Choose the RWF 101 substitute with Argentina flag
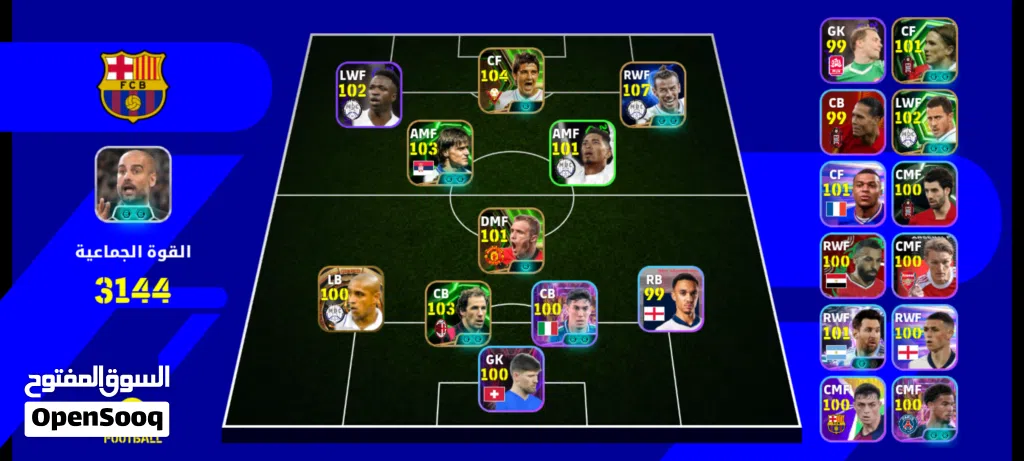 coord(852,338)
